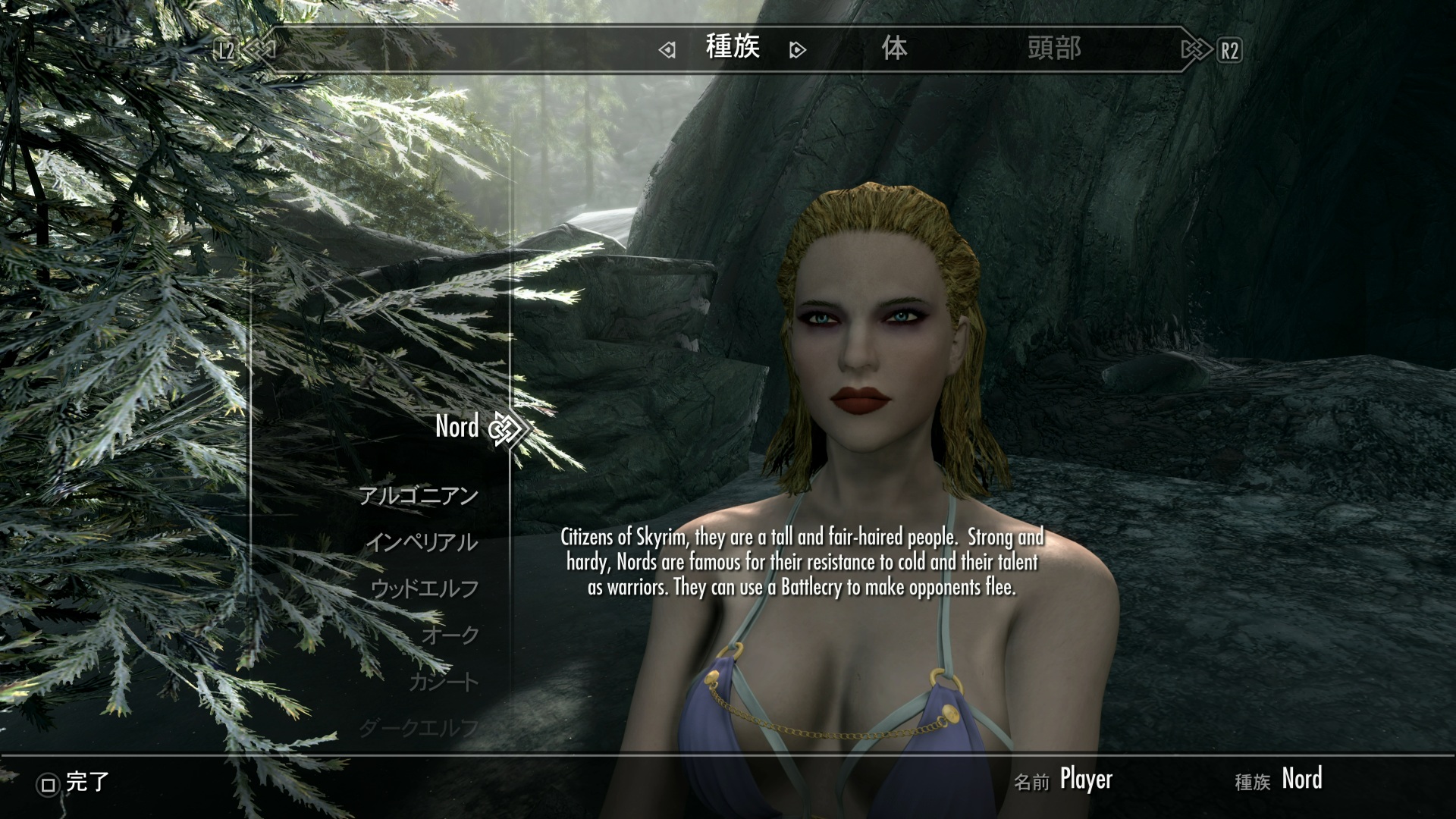The image size is (1456, 819).
Task: Switch to the 体 (Body) tab
Action: pos(894,49)
